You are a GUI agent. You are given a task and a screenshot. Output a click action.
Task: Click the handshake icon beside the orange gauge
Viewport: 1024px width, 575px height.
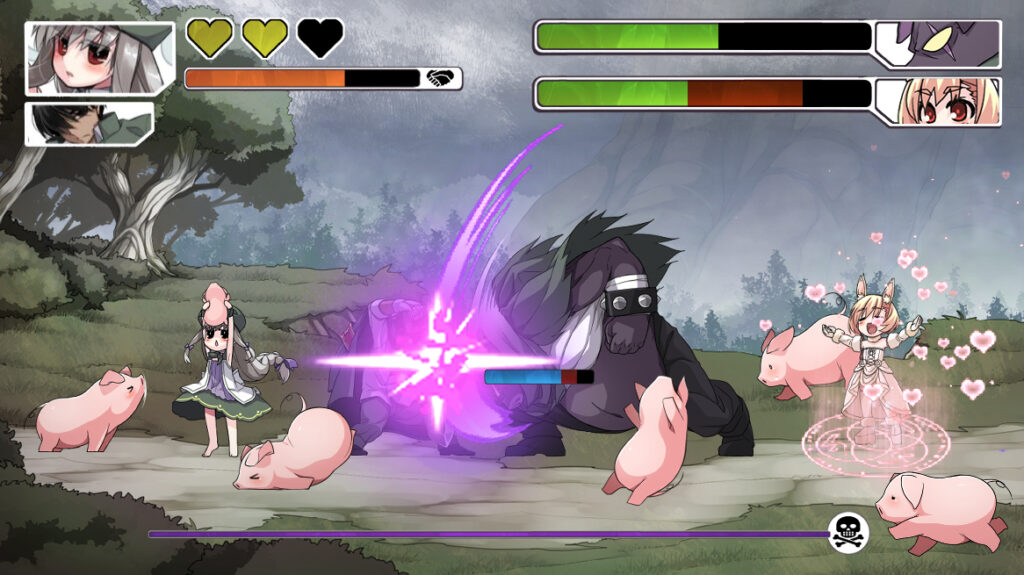click(x=441, y=78)
